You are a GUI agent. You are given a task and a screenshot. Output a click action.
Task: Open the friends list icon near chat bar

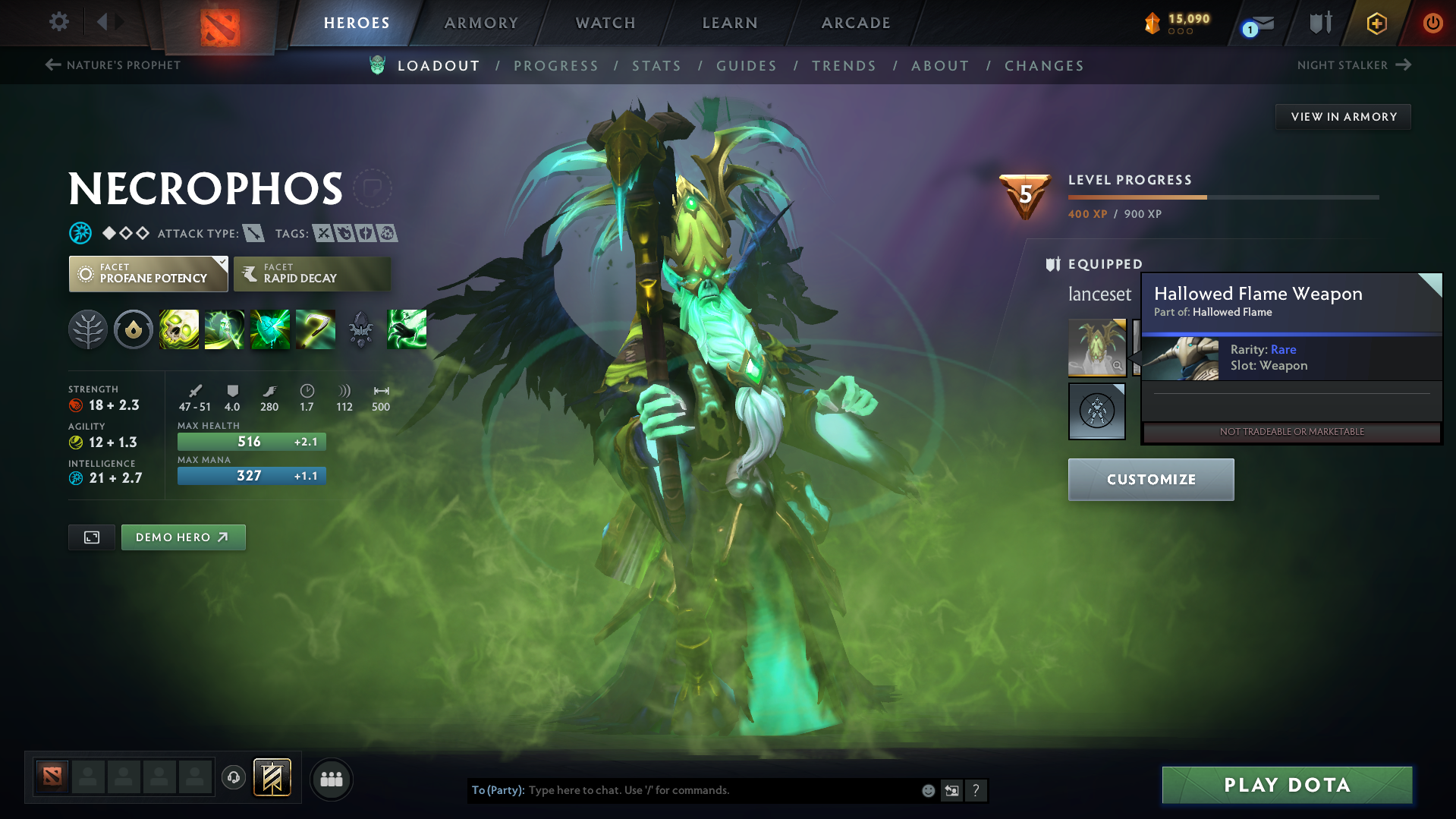[332, 780]
